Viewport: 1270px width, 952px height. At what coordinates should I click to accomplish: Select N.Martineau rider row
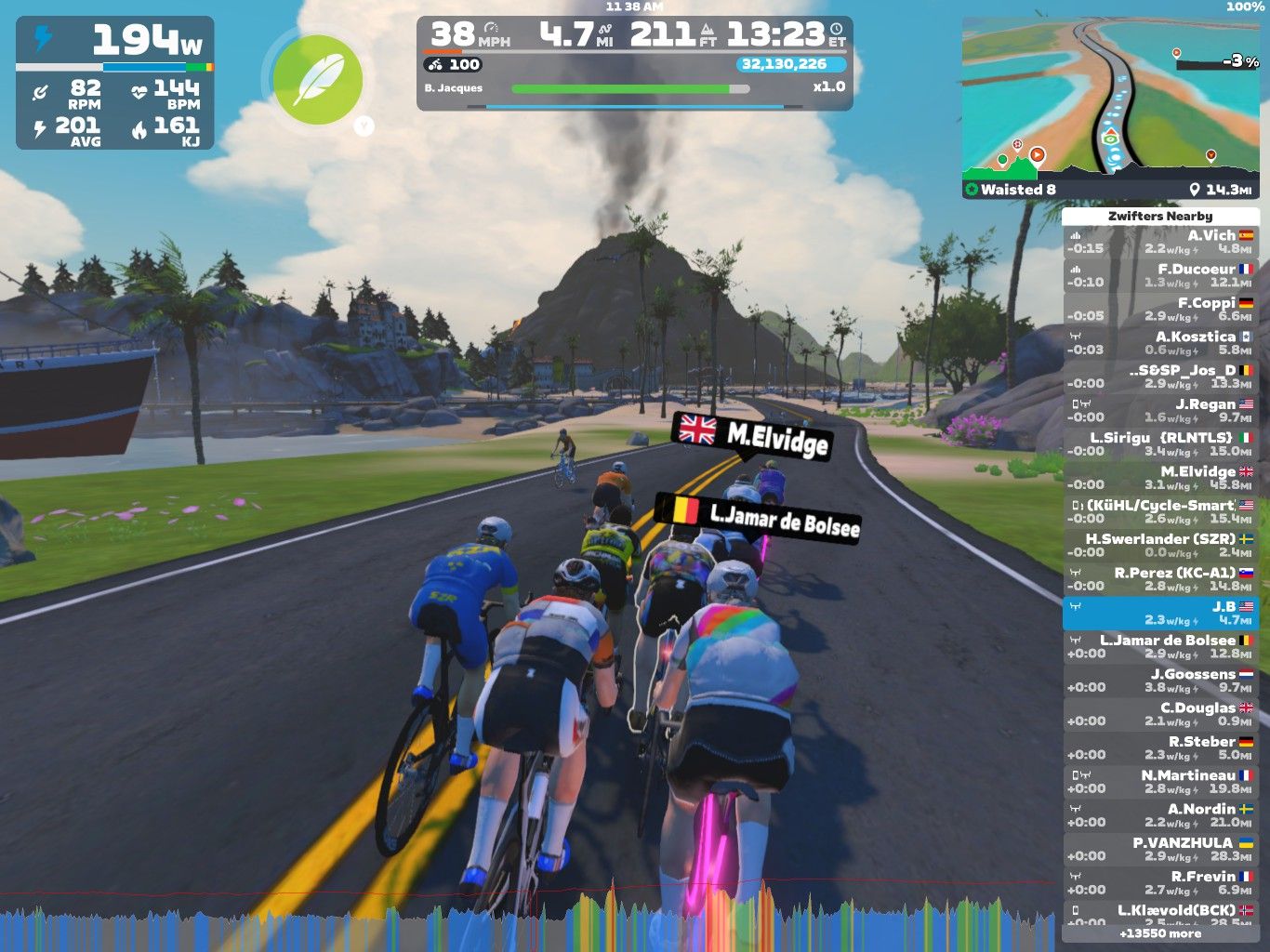(x=1160, y=782)
